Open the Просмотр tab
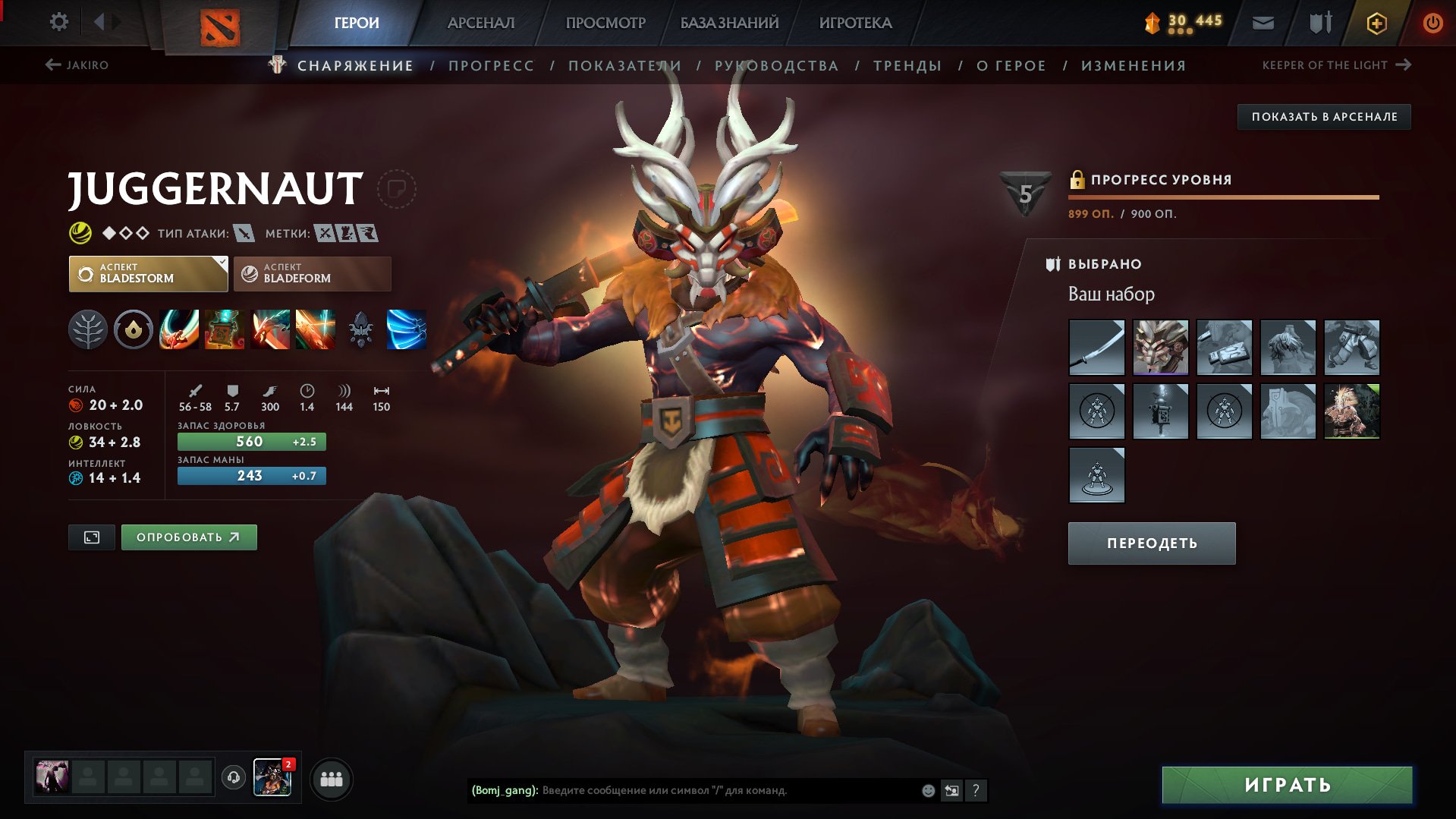The image size is (1456, 819). coord(605,23)
